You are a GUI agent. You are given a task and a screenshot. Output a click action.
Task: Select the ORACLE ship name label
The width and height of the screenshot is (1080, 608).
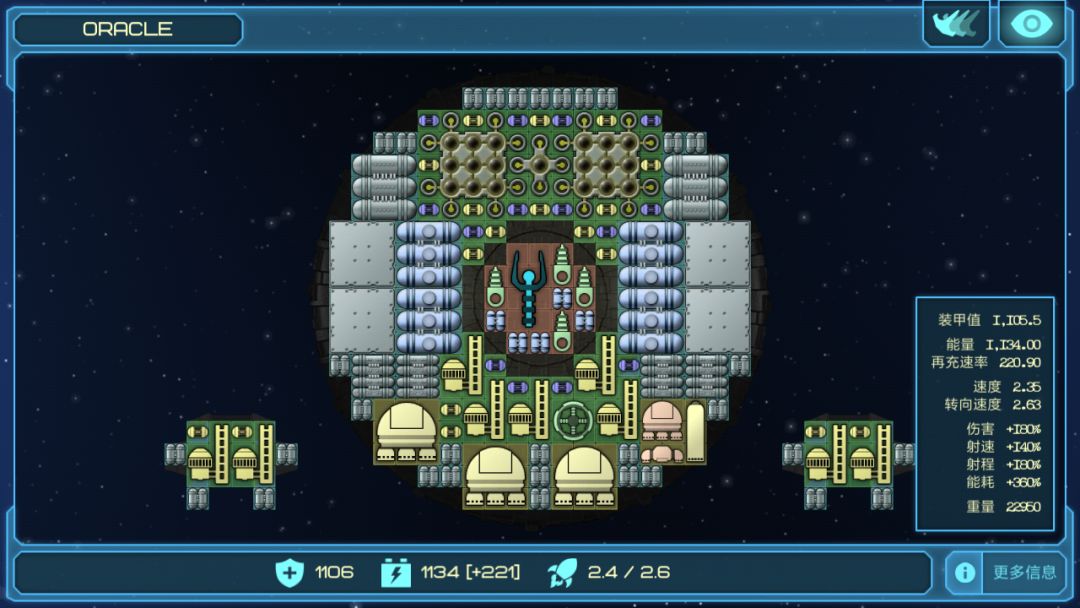(128, 29)
